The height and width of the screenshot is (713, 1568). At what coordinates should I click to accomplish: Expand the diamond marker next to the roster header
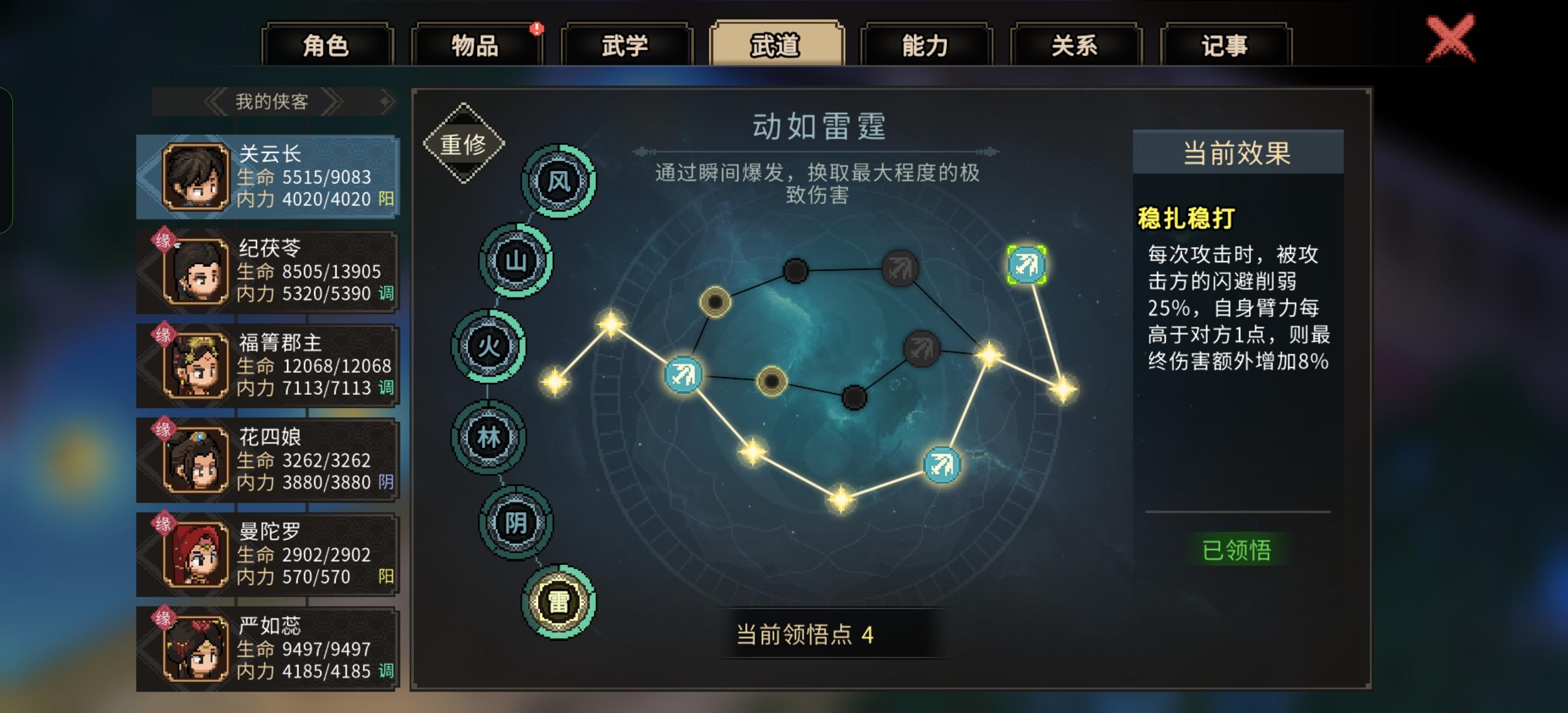click(x=385, y=102)
